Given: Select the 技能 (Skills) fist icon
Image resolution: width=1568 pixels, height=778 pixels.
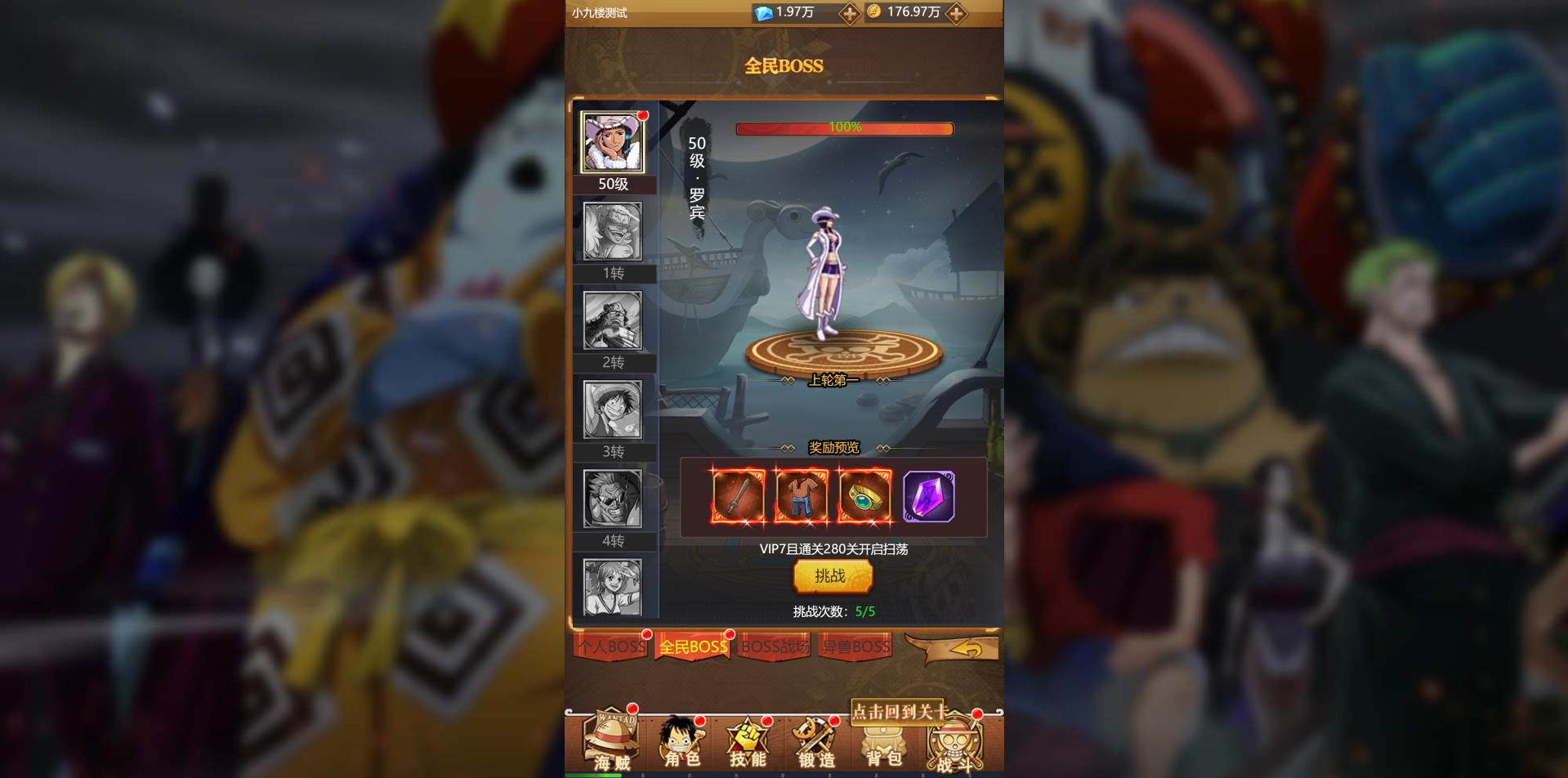Looking at the screenshot, I should 749,740.
